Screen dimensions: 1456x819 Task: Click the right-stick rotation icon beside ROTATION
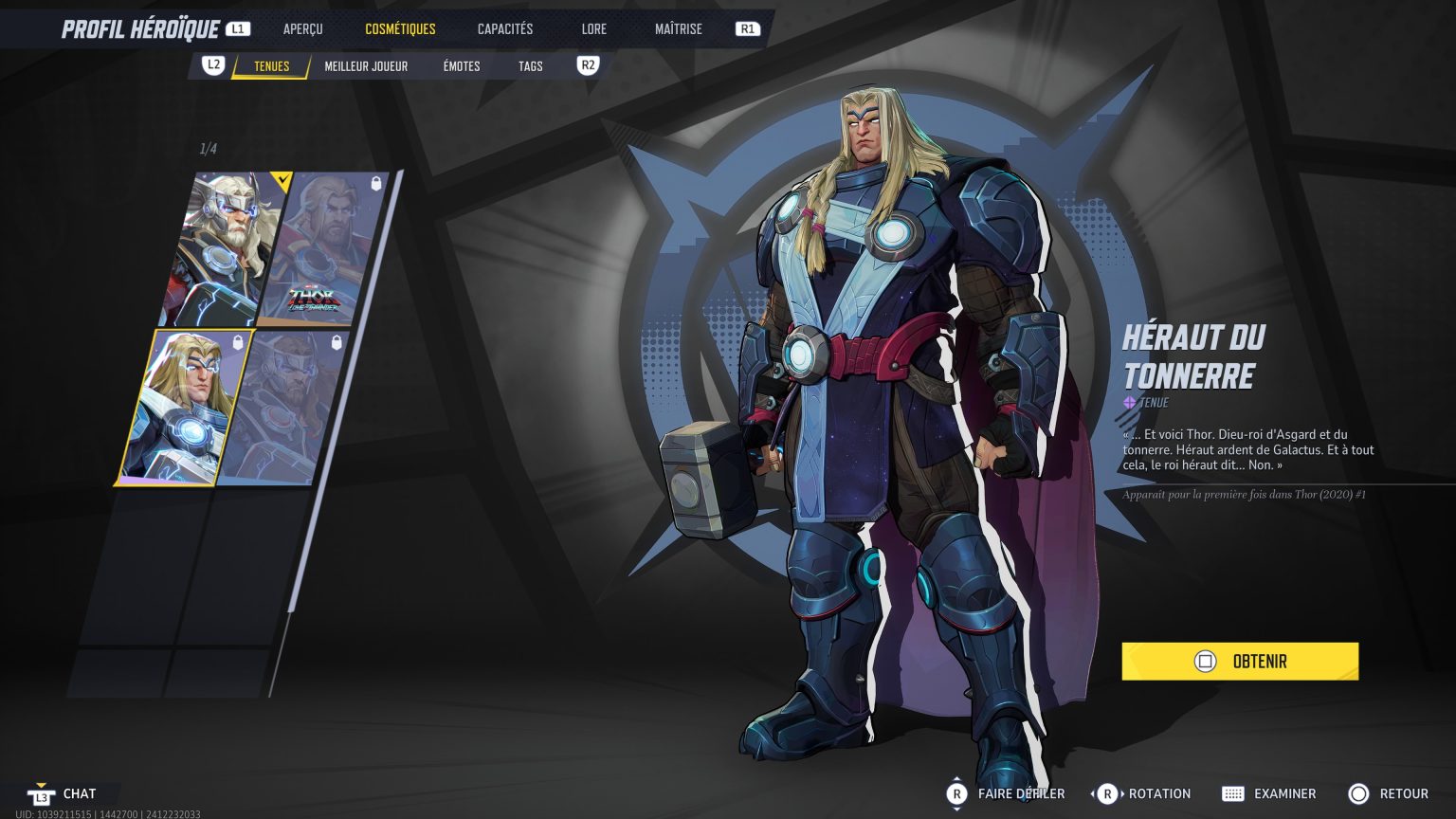click(x=1108, y=793)
